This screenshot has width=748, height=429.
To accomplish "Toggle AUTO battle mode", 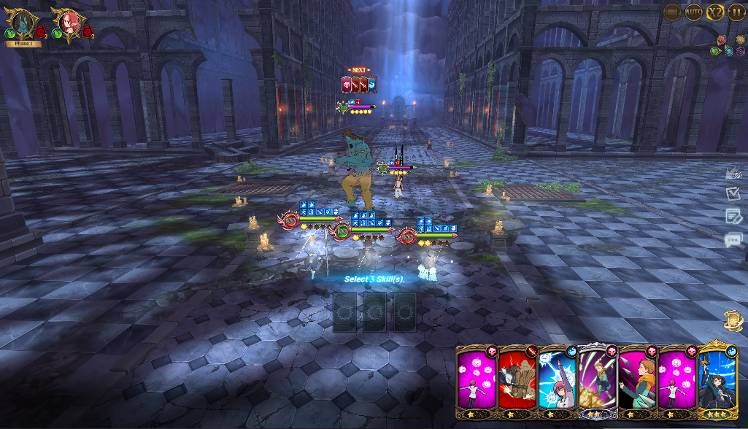I will point(693,12).
